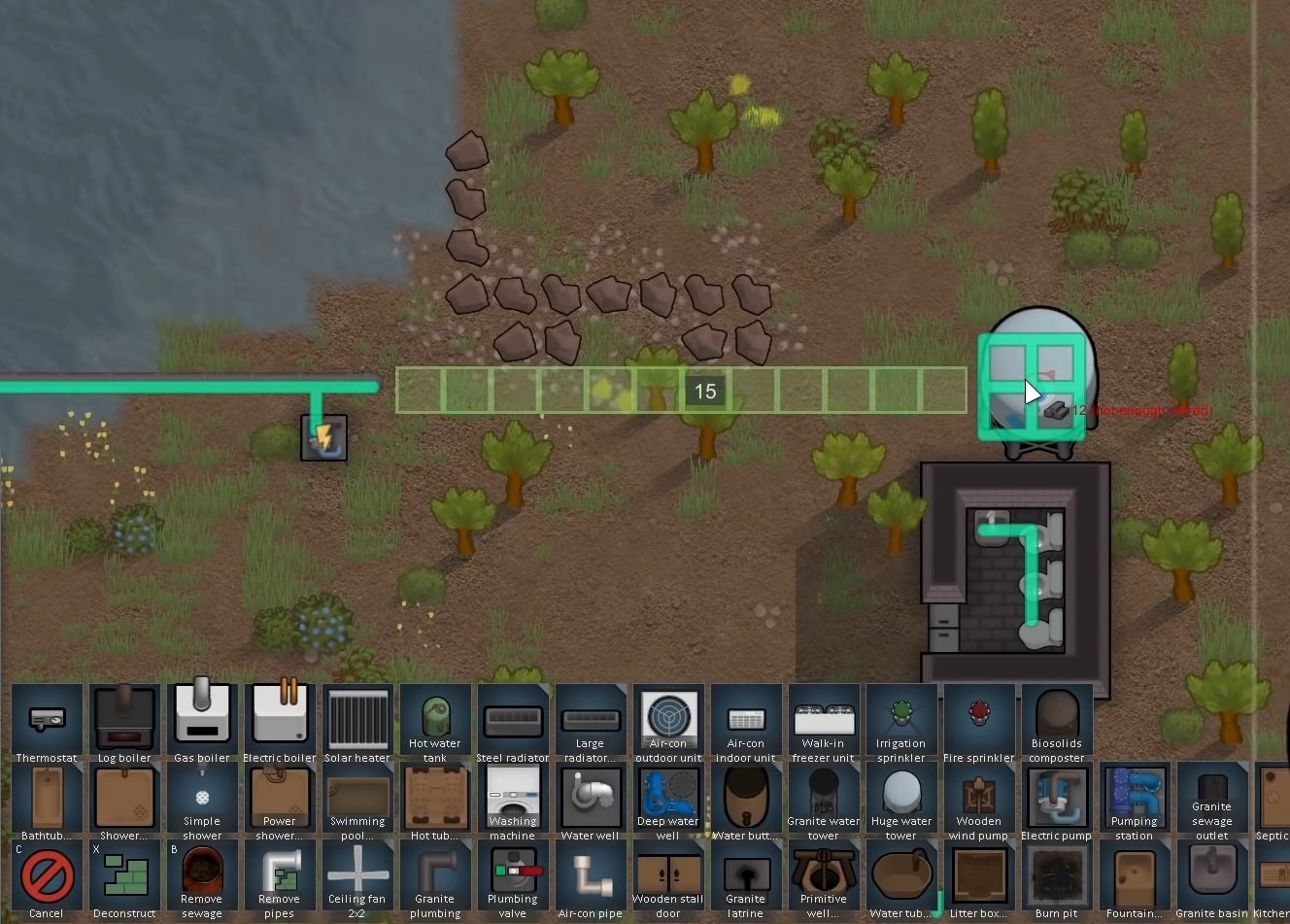The height and width of the screenshot is (924, 1290).
Task: Choose the Air-con outdoor unit
Action: point(668,719)
